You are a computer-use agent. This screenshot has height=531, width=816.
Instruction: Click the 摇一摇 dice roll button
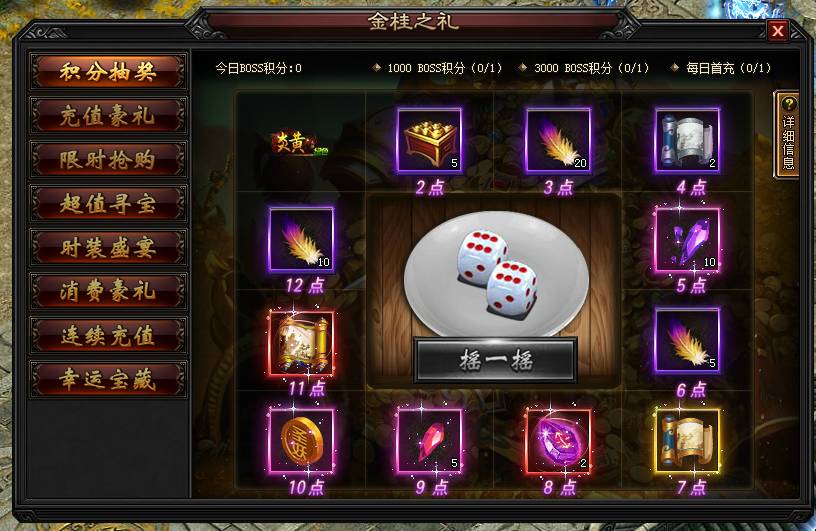(495, 360)
